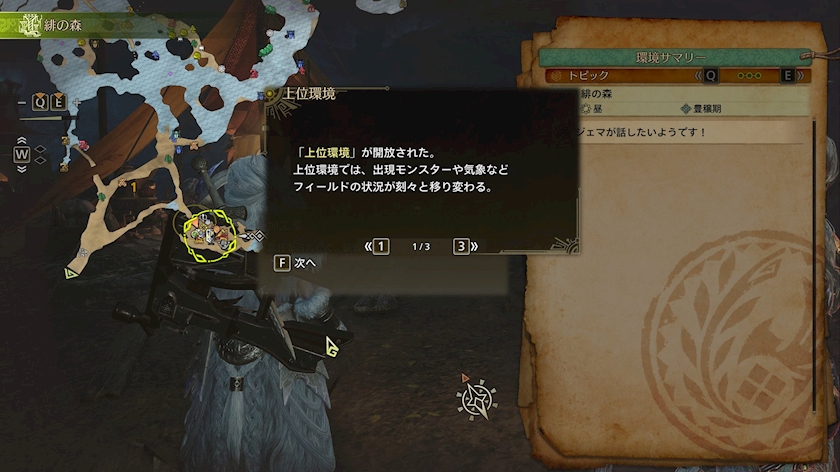Select the 環境サマリー panel title
This screenshot has height=472, width=840.
672,56
